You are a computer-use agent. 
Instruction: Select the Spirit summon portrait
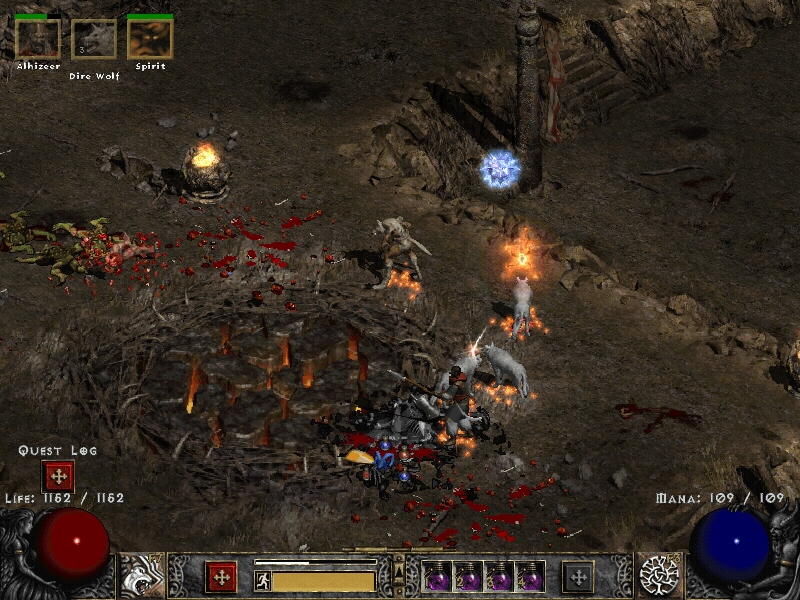(x=150, y=39)
